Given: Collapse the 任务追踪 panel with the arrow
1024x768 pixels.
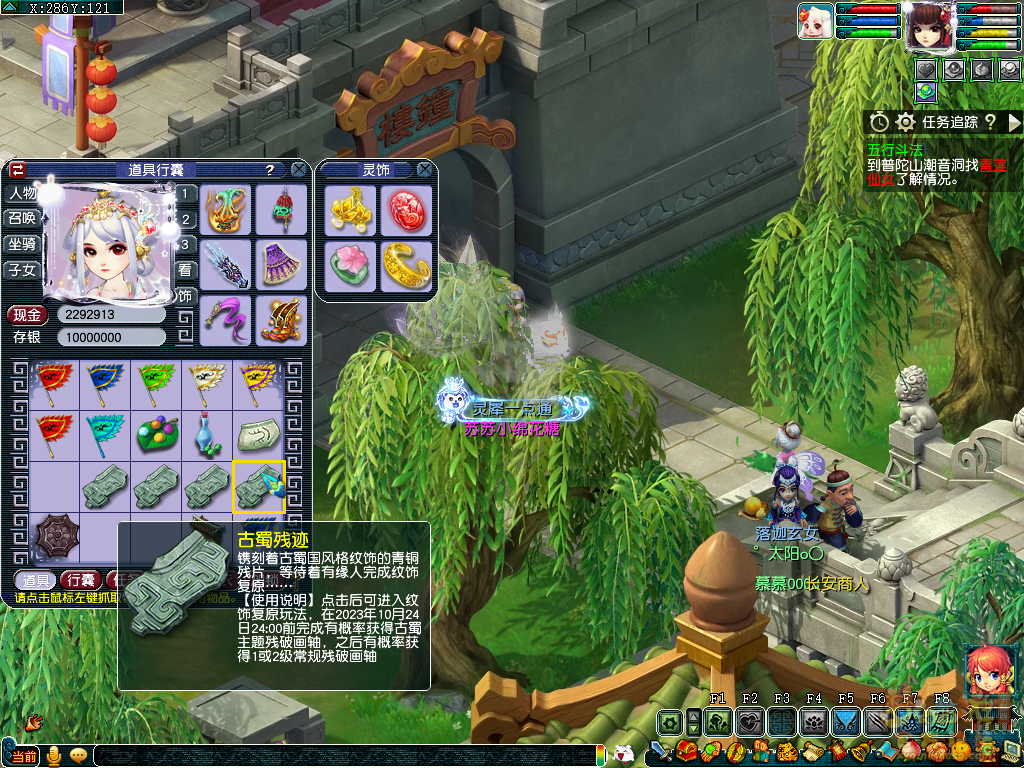Looking at the screenshot, I should click(x=1014, y=122).
